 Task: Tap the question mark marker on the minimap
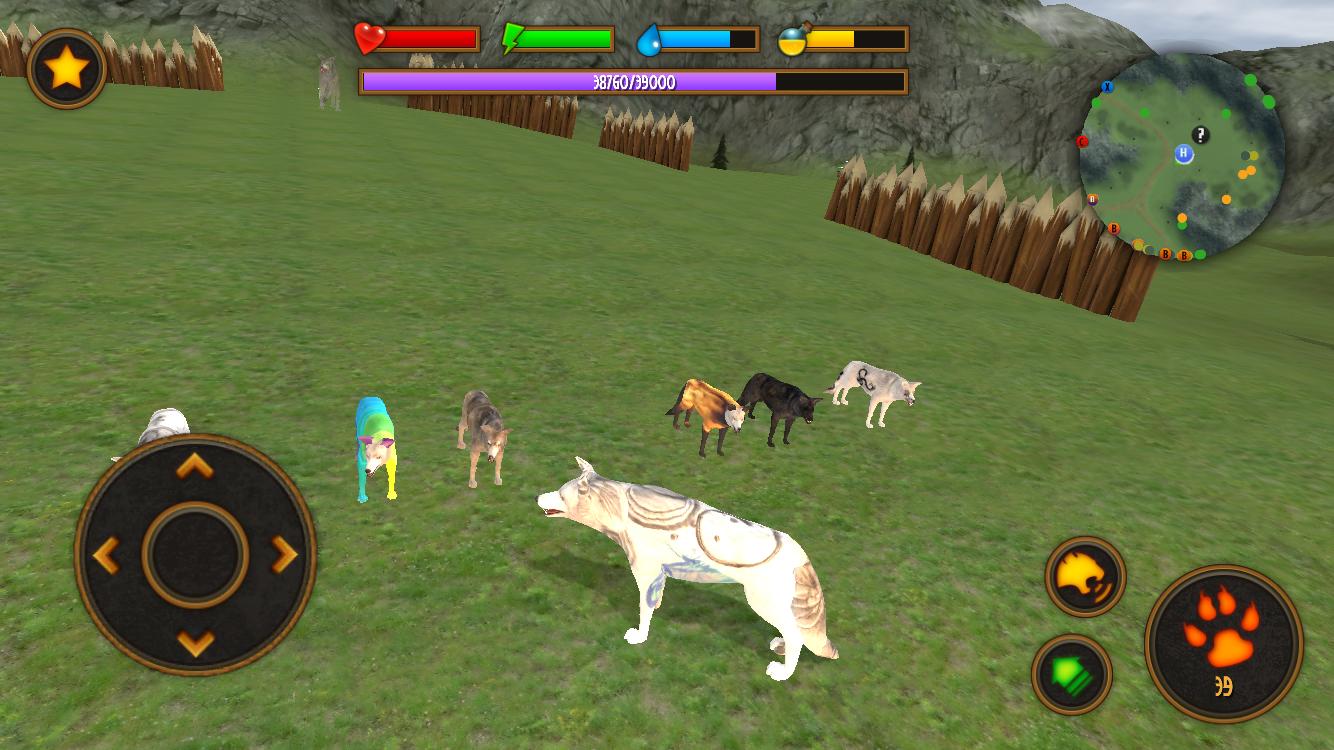coord(1199,135)
